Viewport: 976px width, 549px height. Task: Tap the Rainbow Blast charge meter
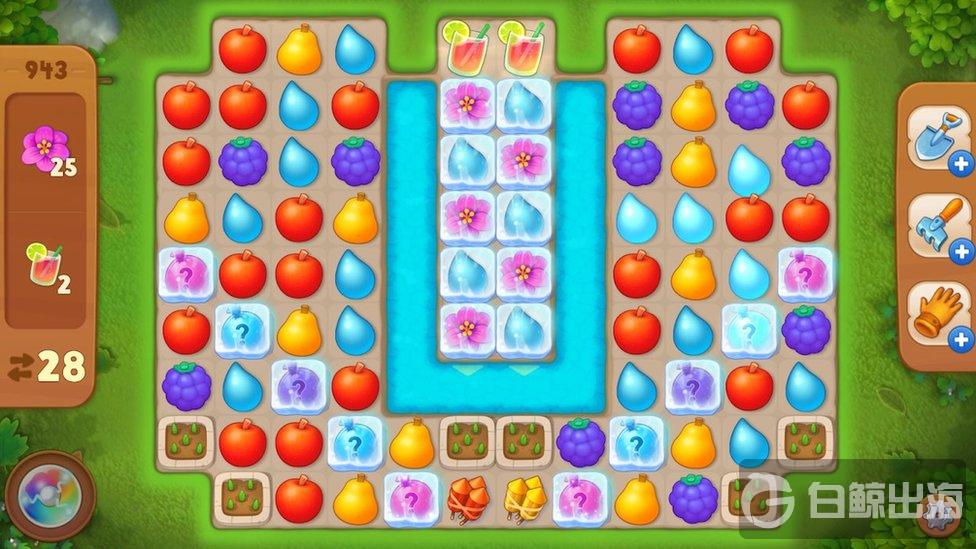[x=50, y=496]
